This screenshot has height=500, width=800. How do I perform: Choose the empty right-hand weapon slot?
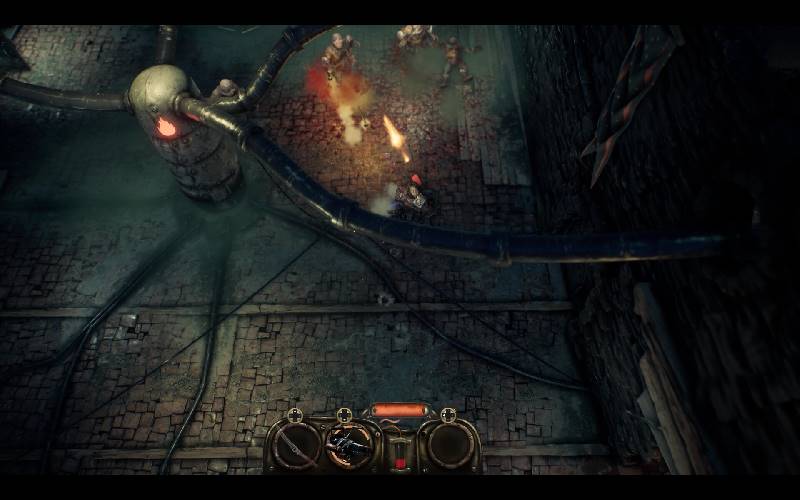[447, 445]
